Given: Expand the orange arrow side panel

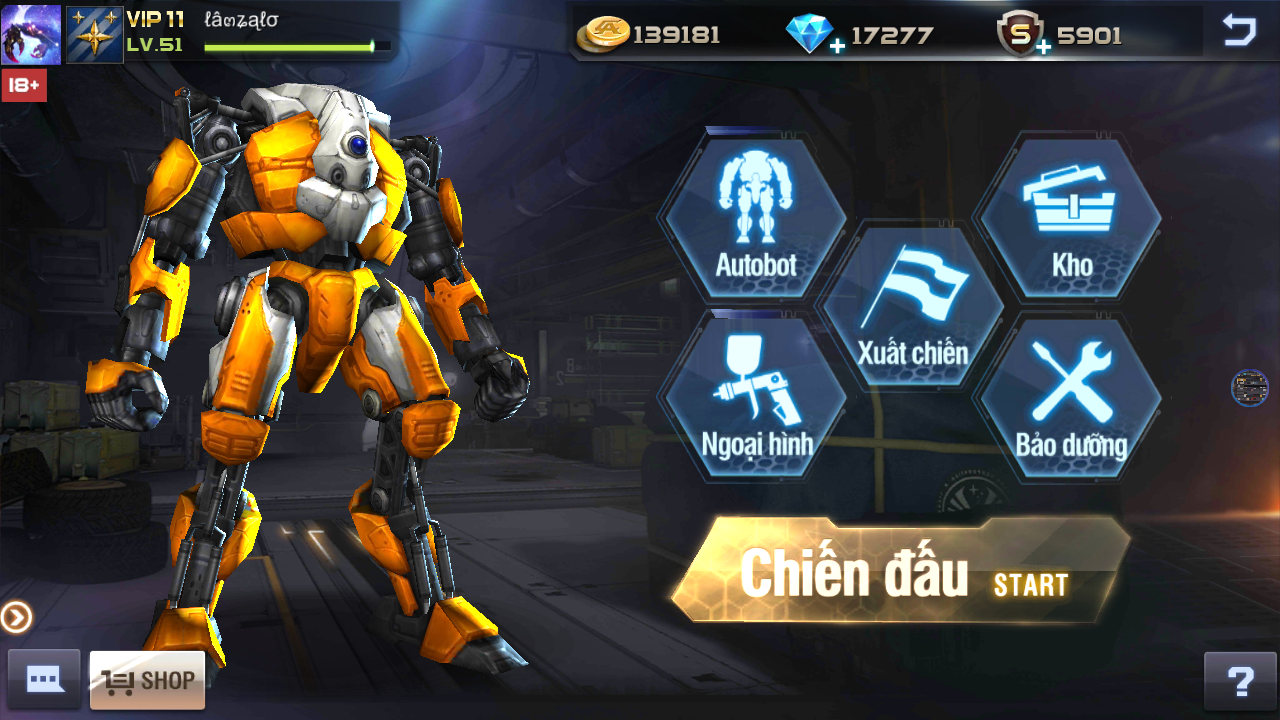Looking at the screenshot, I should tap(16, 617).
